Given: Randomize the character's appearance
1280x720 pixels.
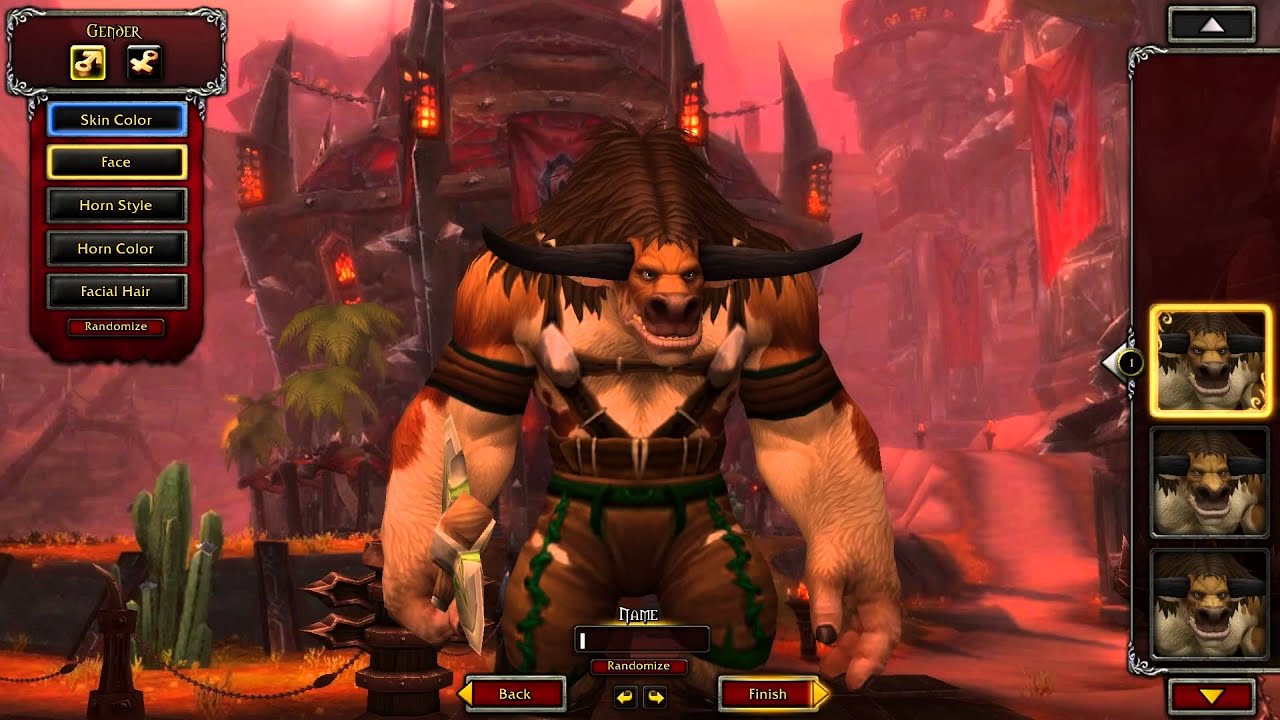Looking at the screenshot, I should coord(116,327).
